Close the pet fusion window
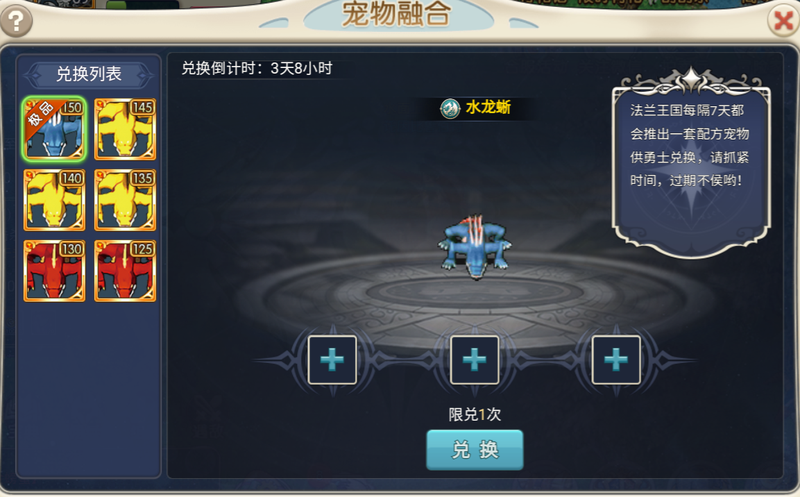Viewport: 800px width, 497px height. pyautogui.click(x=783, y=20)
